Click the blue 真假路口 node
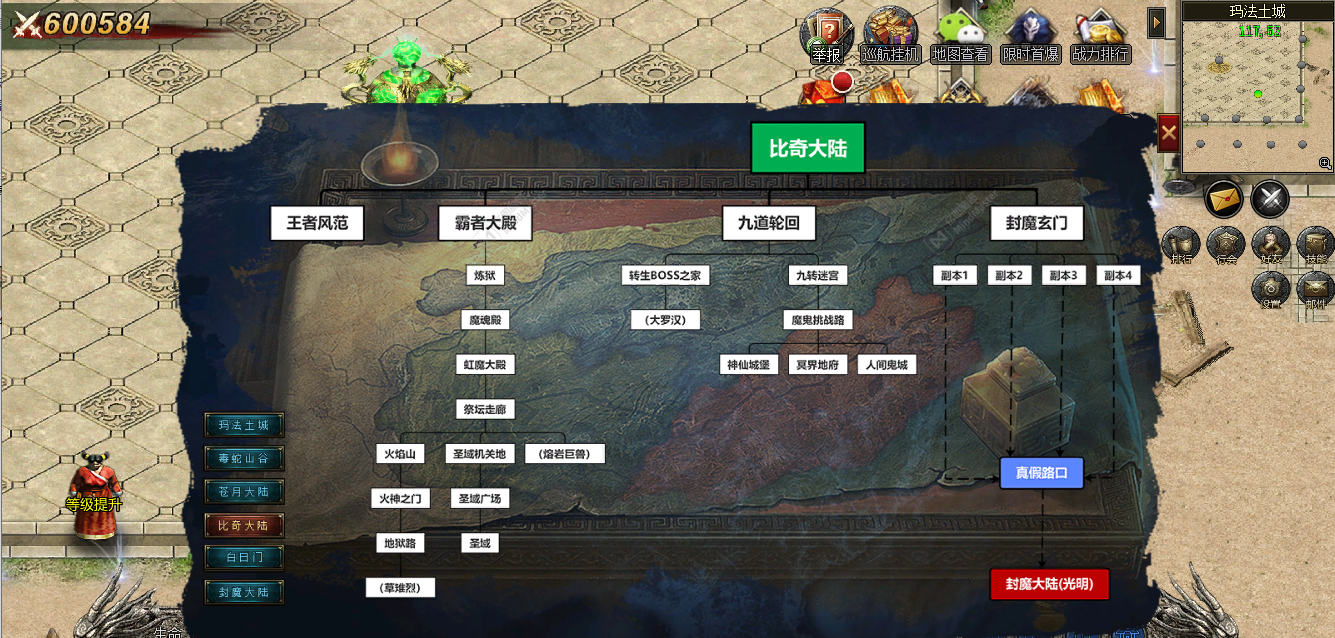 (1041, 472)
